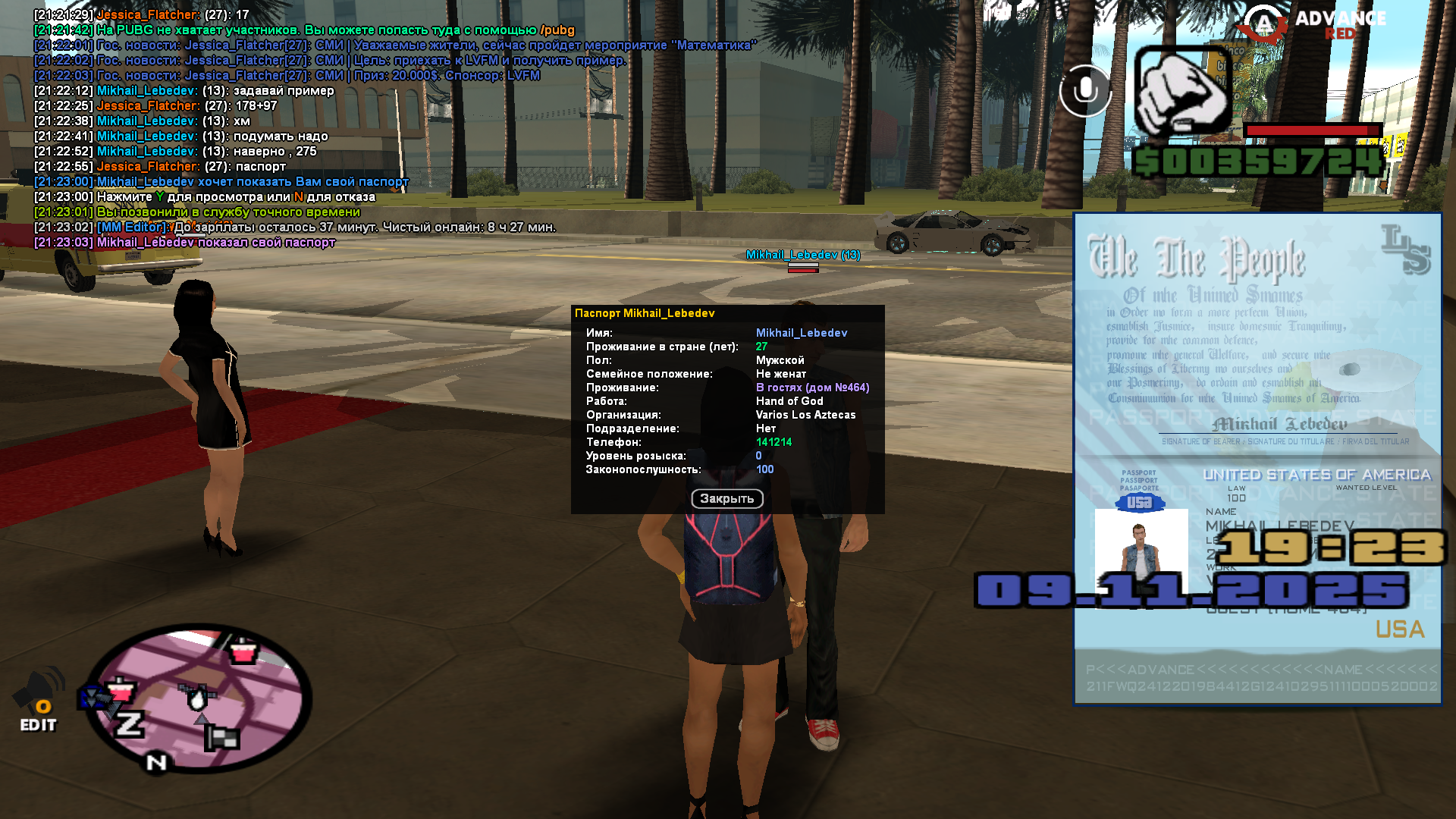Select the fist weapon icon
This screenshot has height=819, width=1456.
[x=1181, y=92]
